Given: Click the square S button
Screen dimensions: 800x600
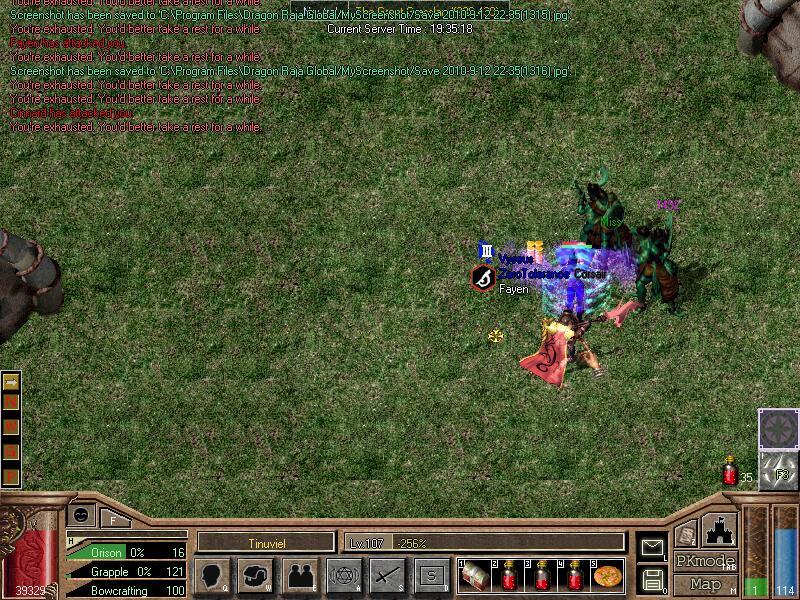Looking at the screenshot, I should 431,575.
